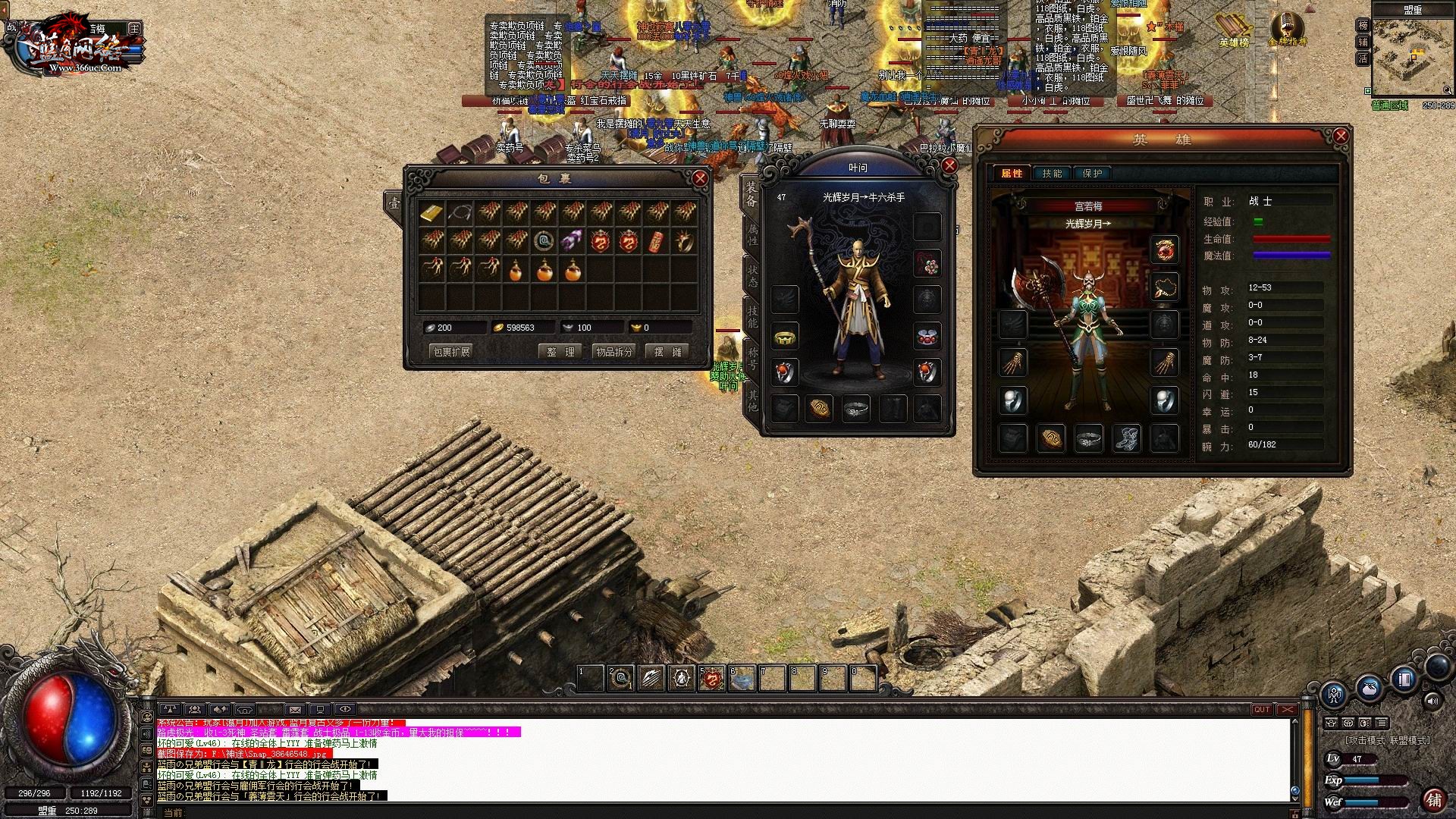Open the red 铺 shop button
The height and width of the screenshot is (819, 1456).
(x=1434, y=799)
